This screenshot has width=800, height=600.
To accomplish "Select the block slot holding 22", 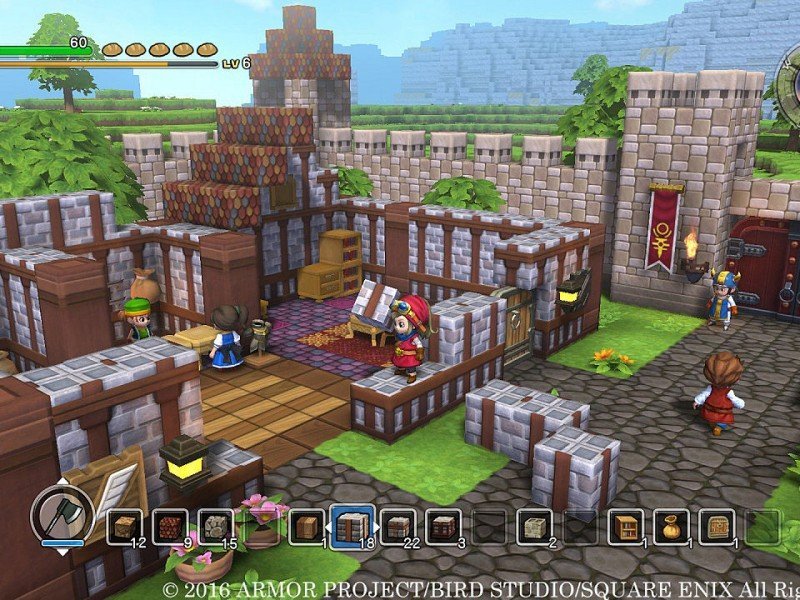I will click(397, 526).
